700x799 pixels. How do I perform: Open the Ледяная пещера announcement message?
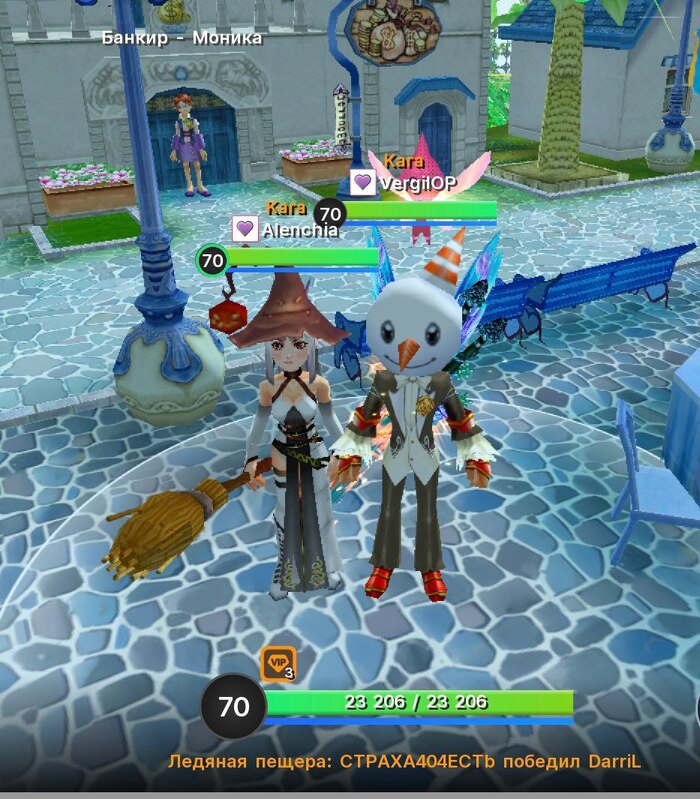[x=404, y=762]
